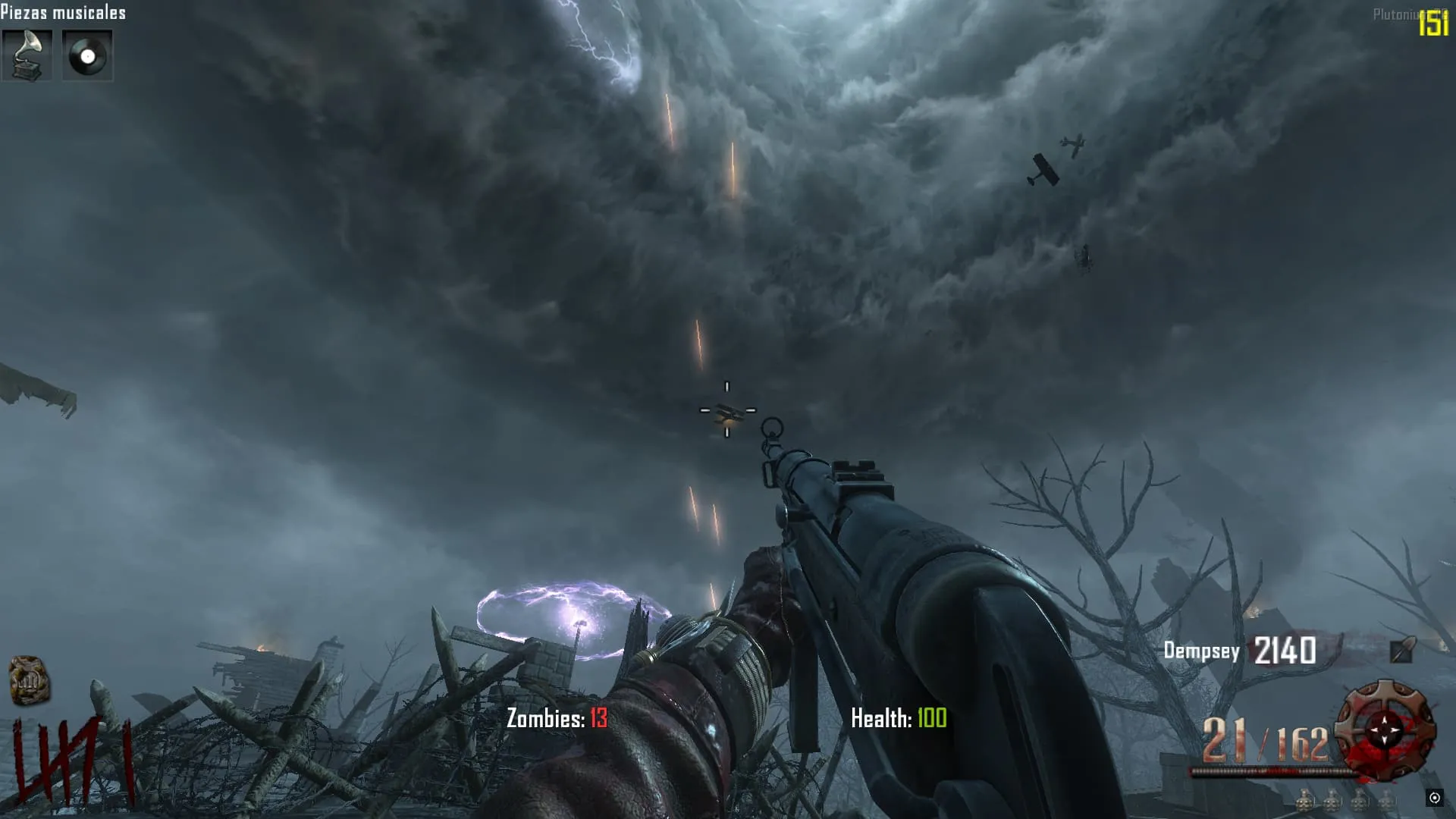Viewport: 1456px width, 819px height.
Task: Select the shovel icon beside the score
Action: [1401, 650]
